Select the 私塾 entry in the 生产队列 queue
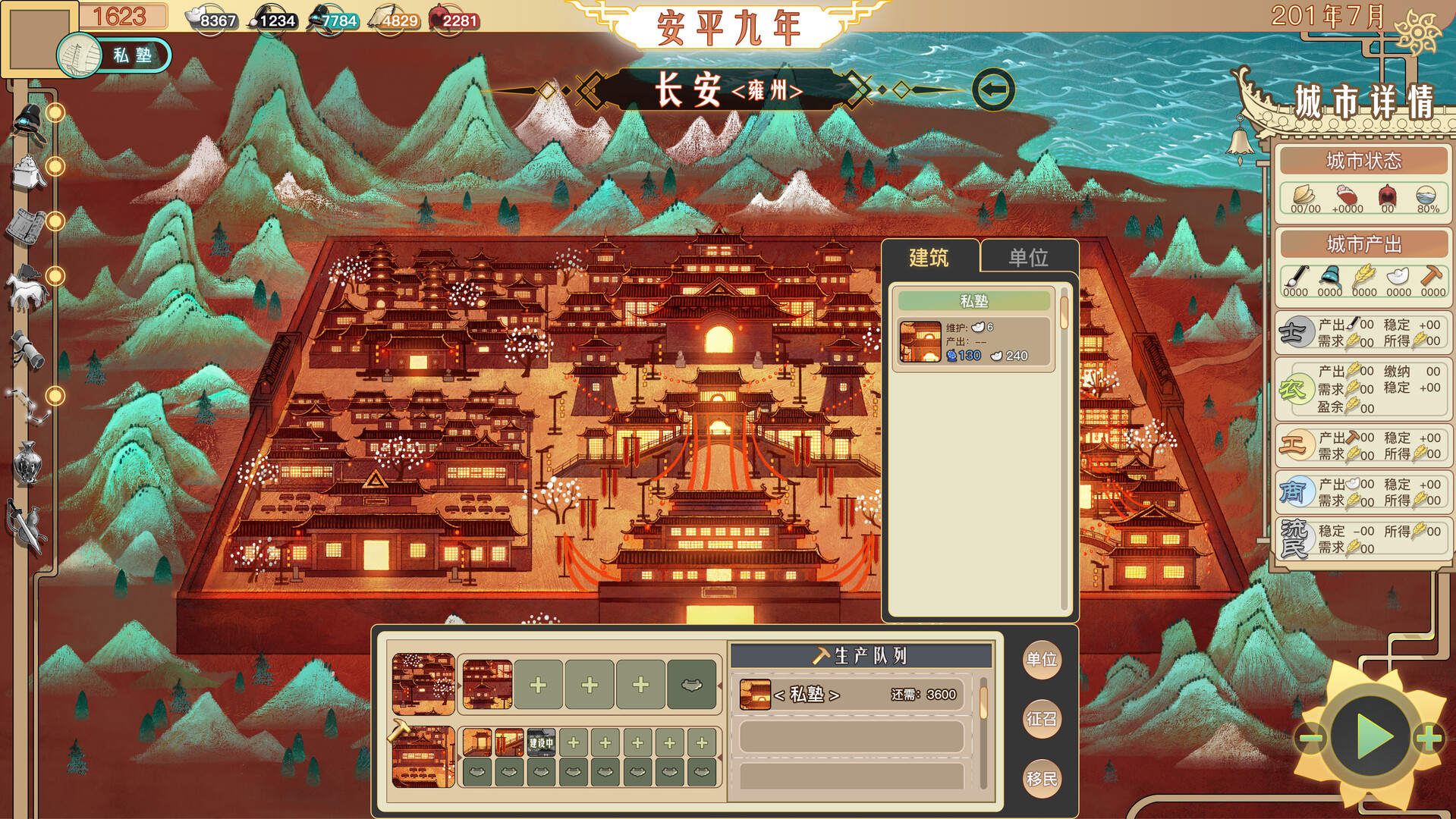This screenshot has width=1456, height=819. (x=842, y=695)
